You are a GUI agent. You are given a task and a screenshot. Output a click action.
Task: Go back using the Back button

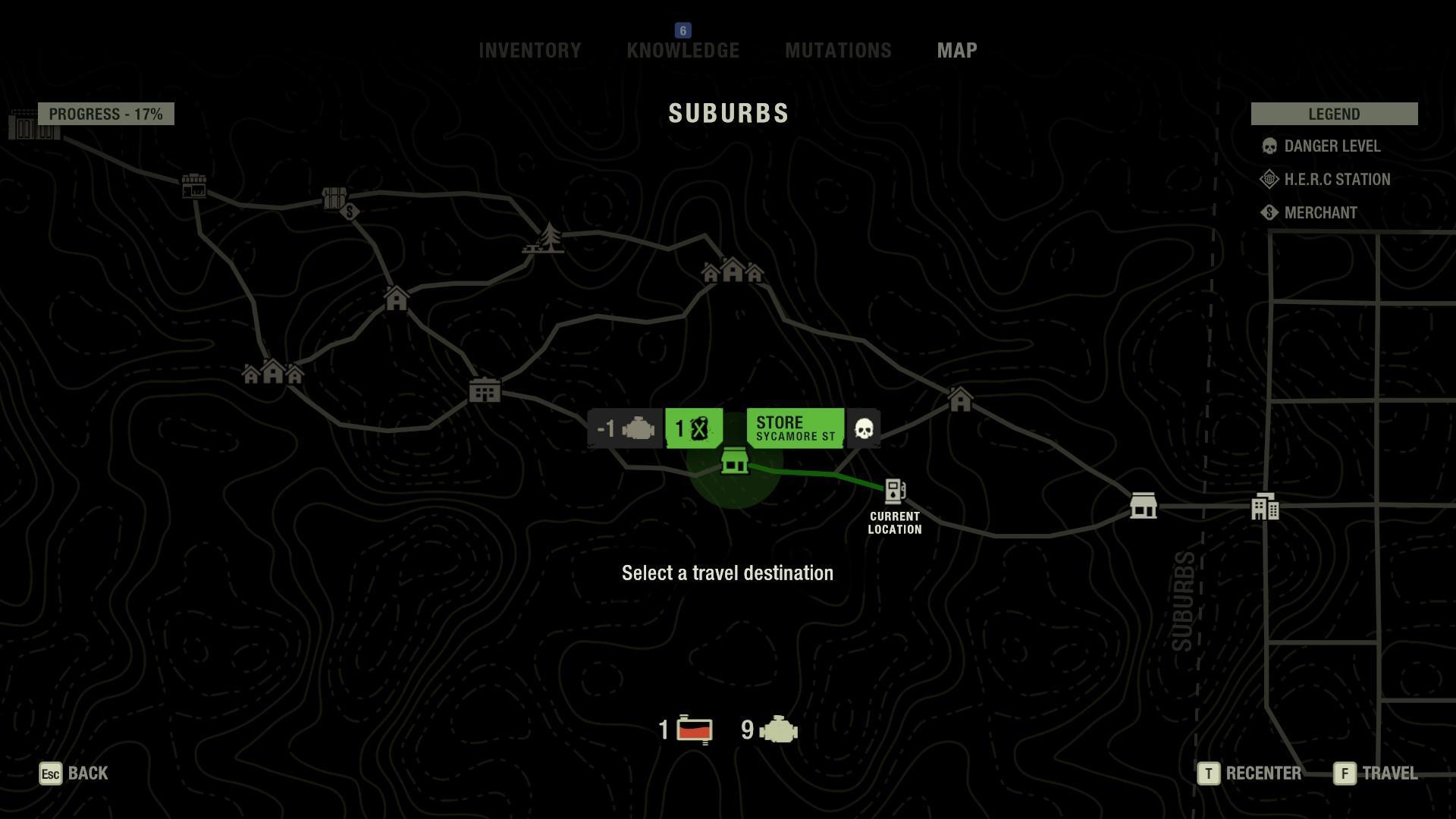[x=74, y=773]
